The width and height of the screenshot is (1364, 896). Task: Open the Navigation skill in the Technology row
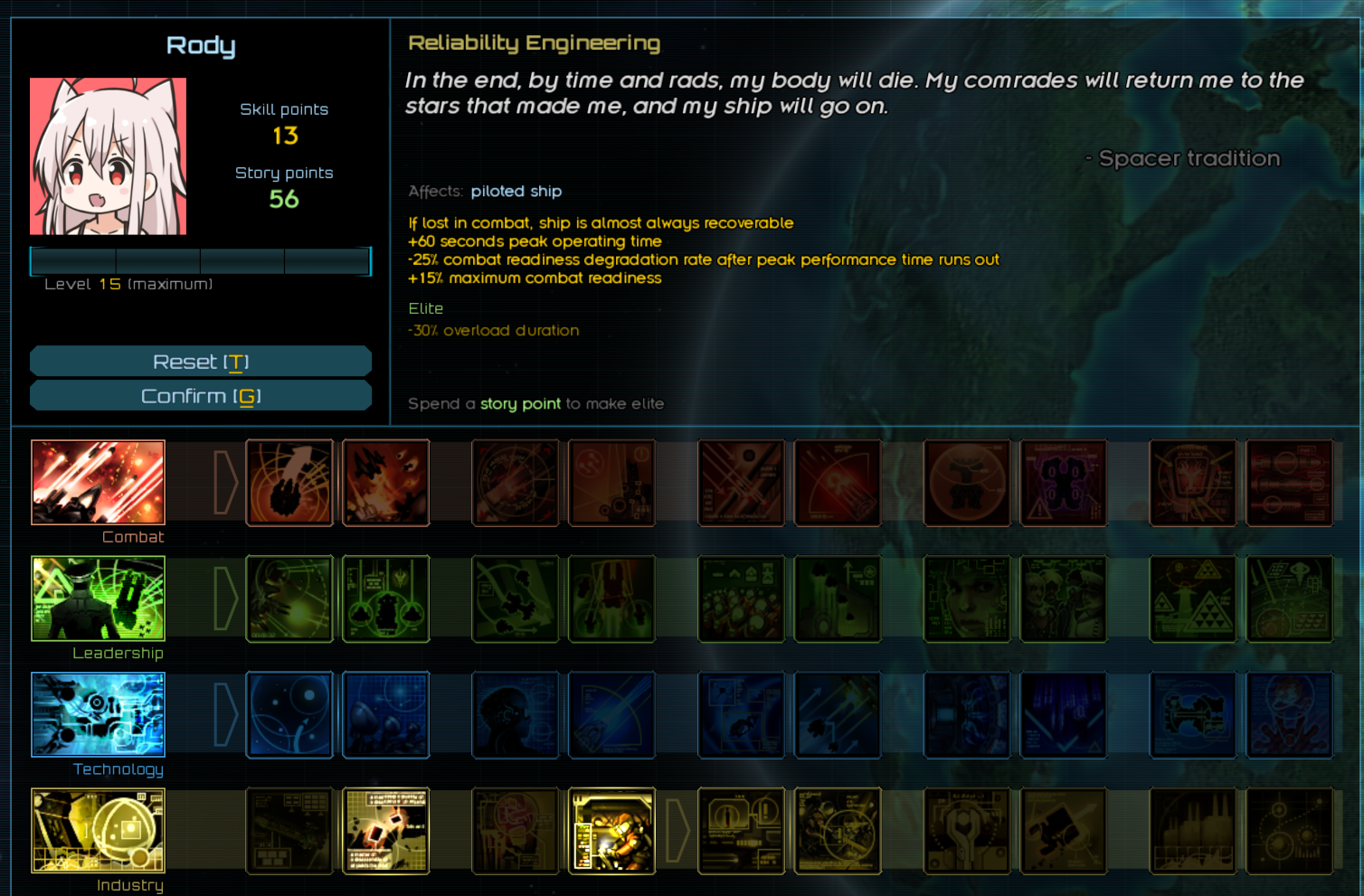click(289, 715)
